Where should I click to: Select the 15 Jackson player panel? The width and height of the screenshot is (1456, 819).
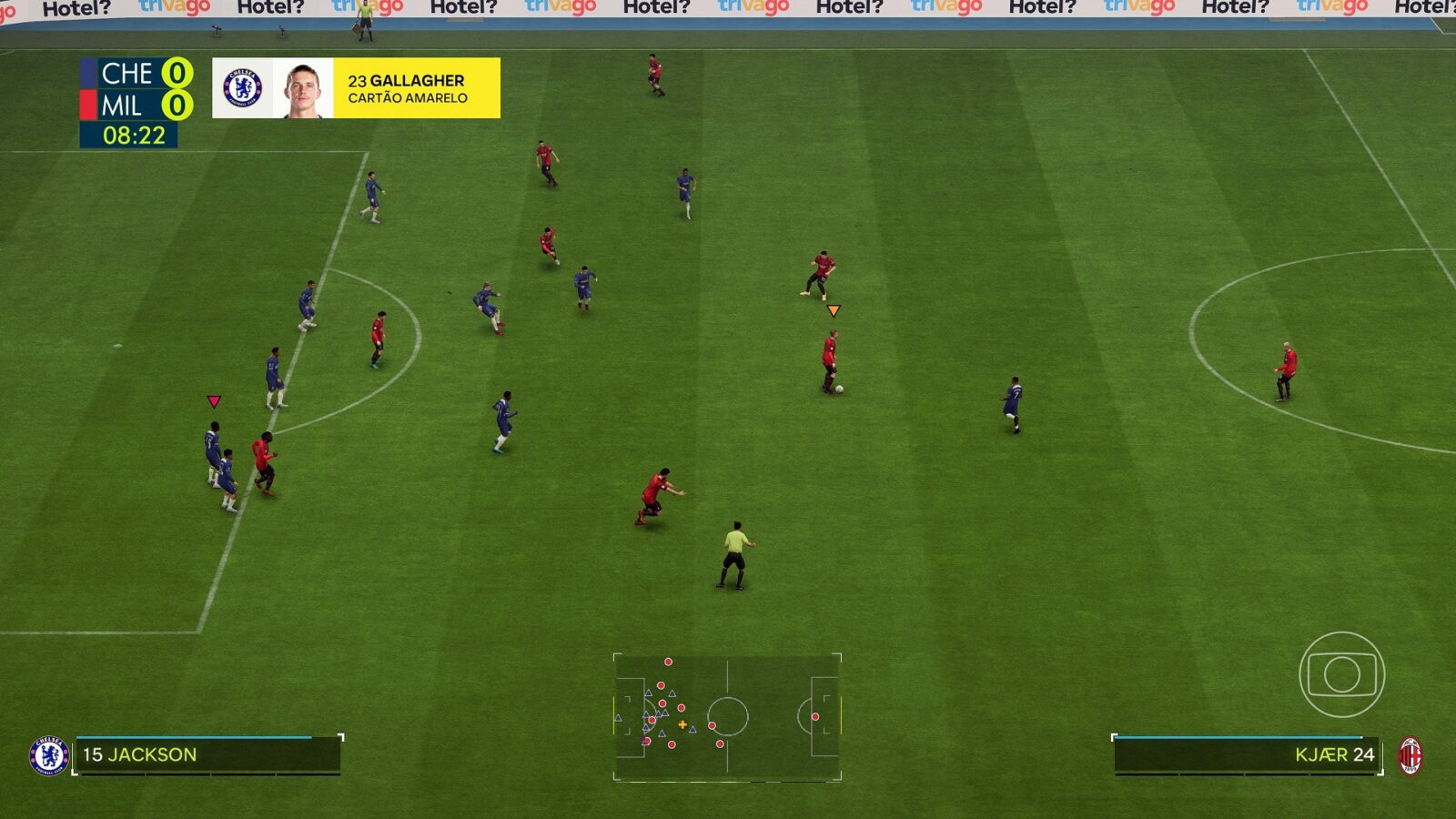[x=207, y=754]
